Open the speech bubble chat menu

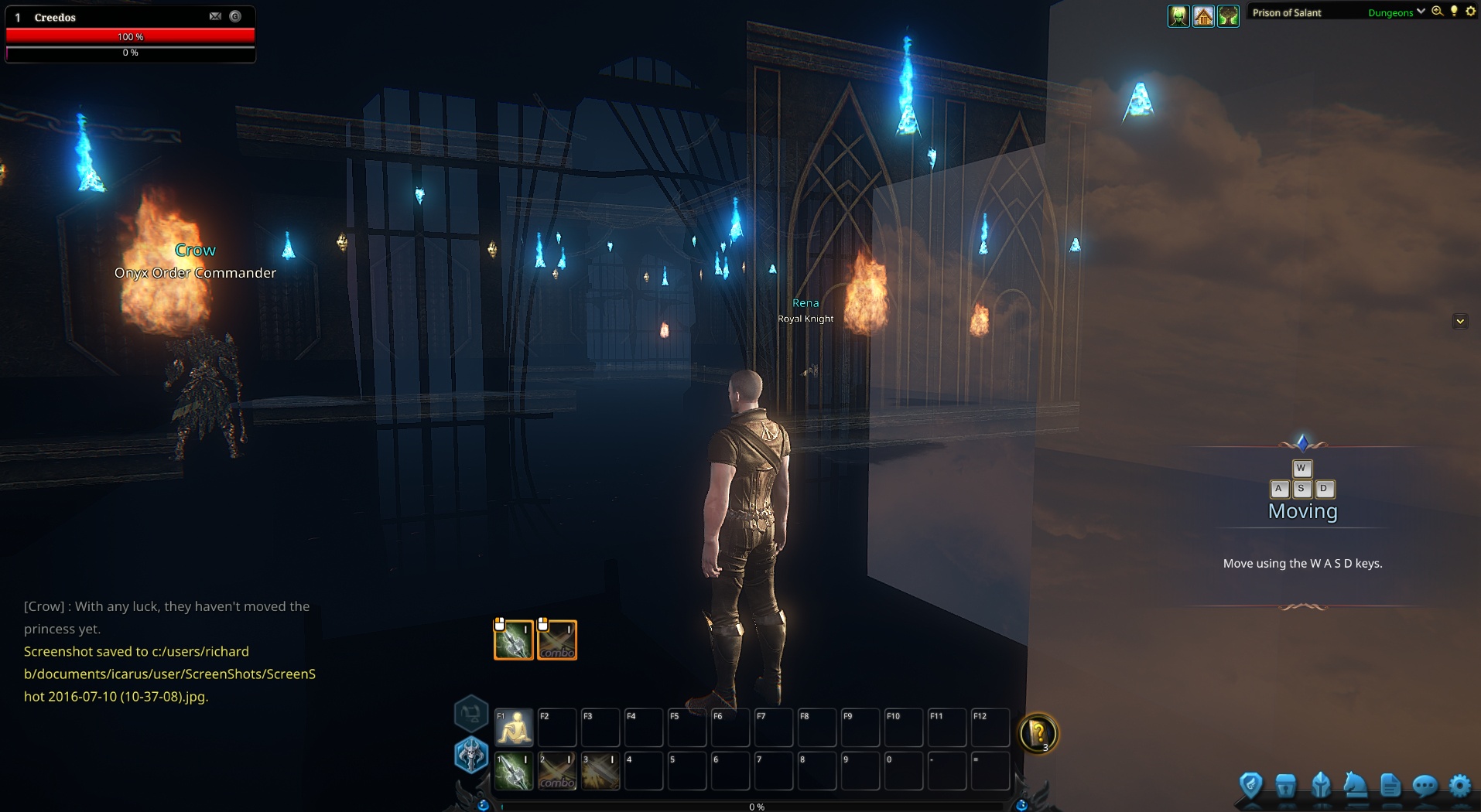pyautogui.click(x=1425, y=786)
